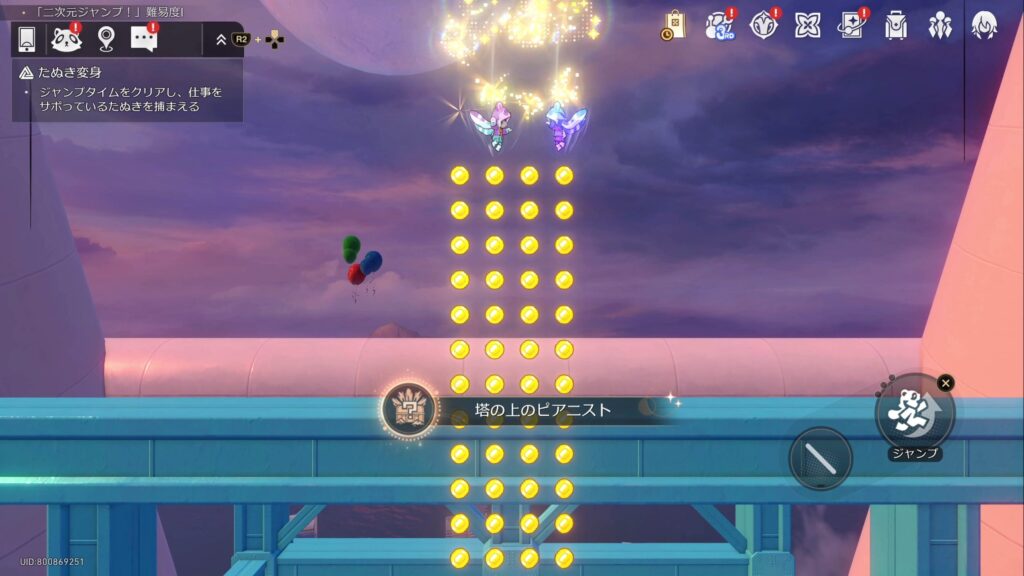
Task: Close the jump skill with X badge
Action: point(946,383)
